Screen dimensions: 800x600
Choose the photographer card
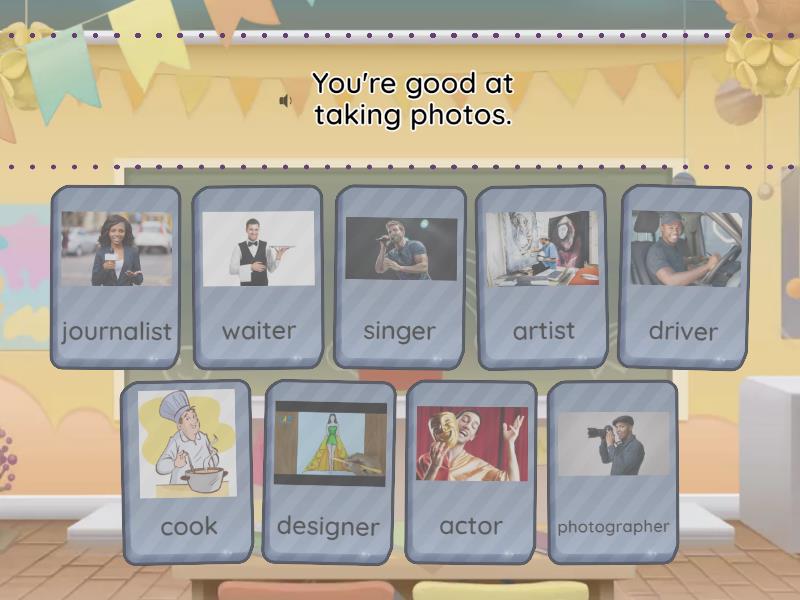pos(613,470)
